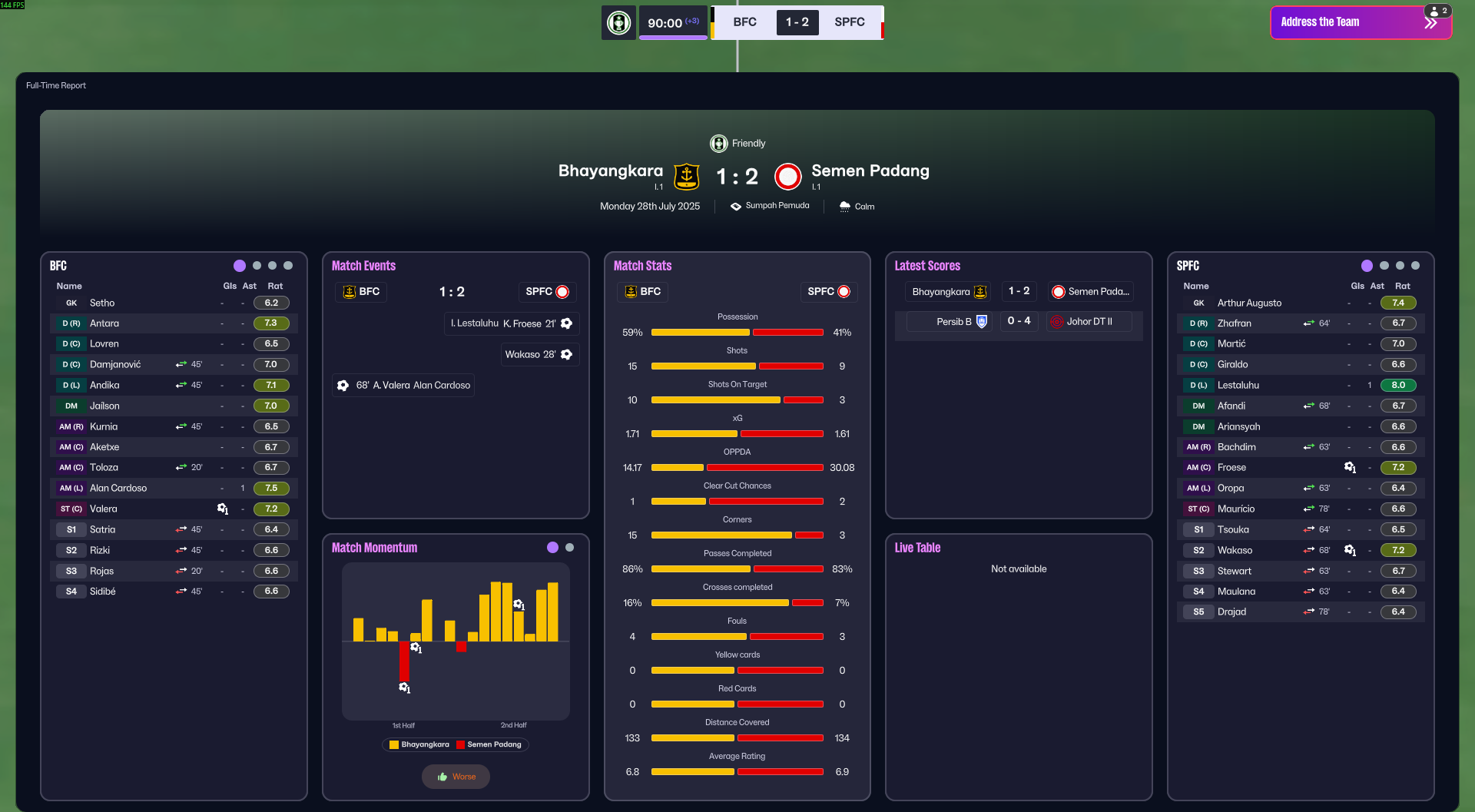Select Arthur Augusto in the SPFC list
This screenshot has width=1475, height=812.
1249,303
